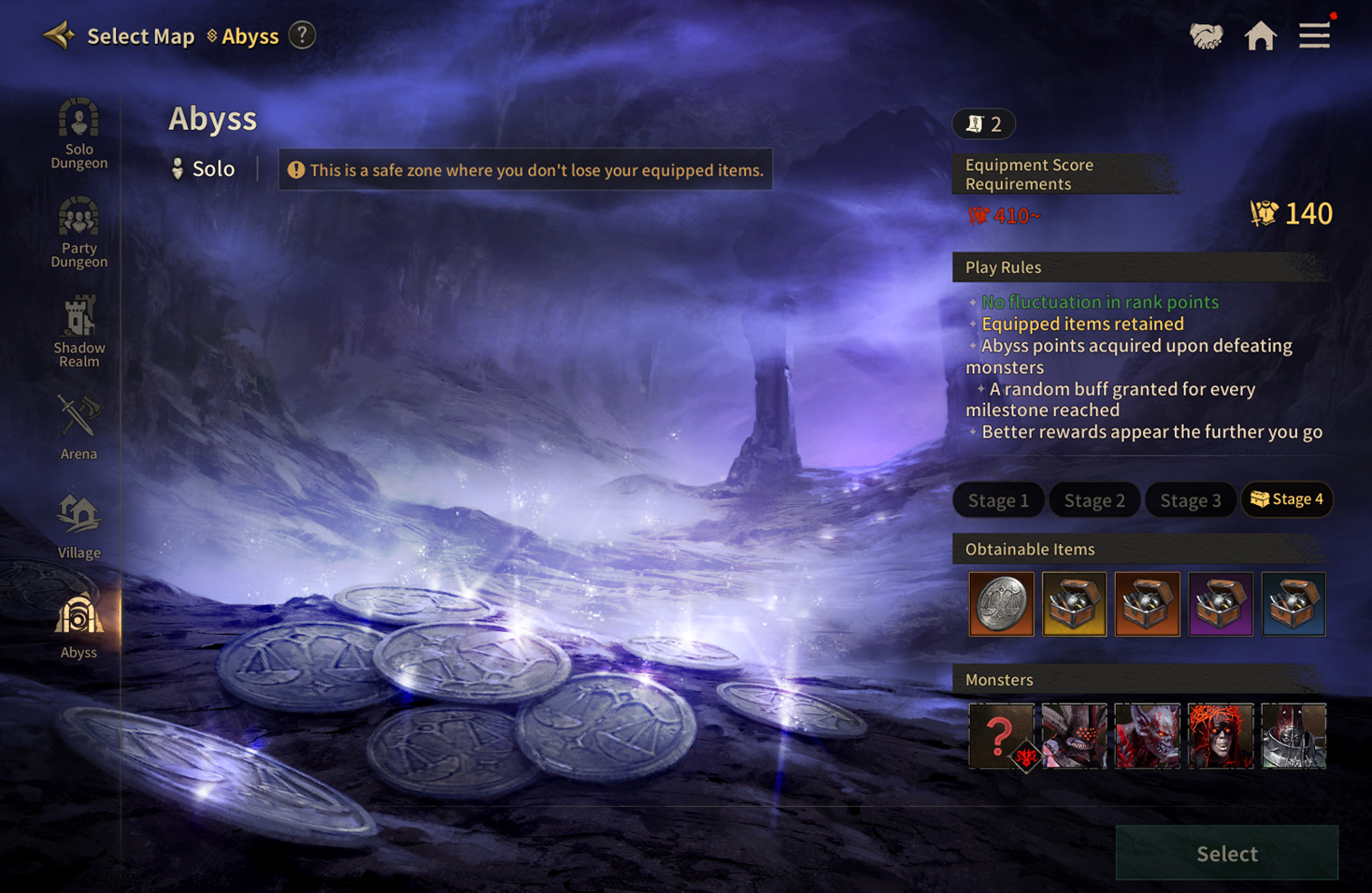Inspect the silver coin obtainable item
This screenshot has width=1372, height=893.
click(1001, 604)
